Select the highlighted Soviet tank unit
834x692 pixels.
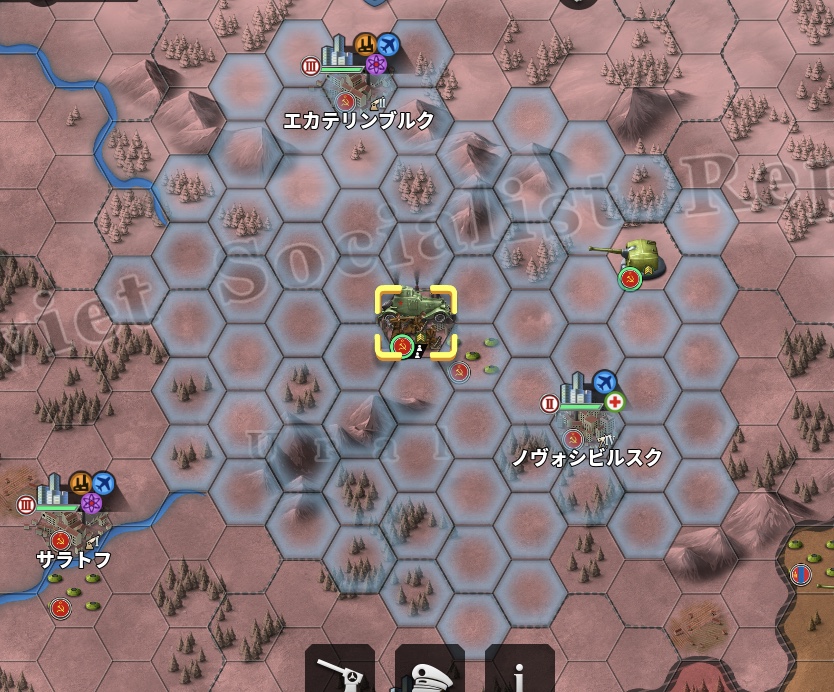coord(415,320)
